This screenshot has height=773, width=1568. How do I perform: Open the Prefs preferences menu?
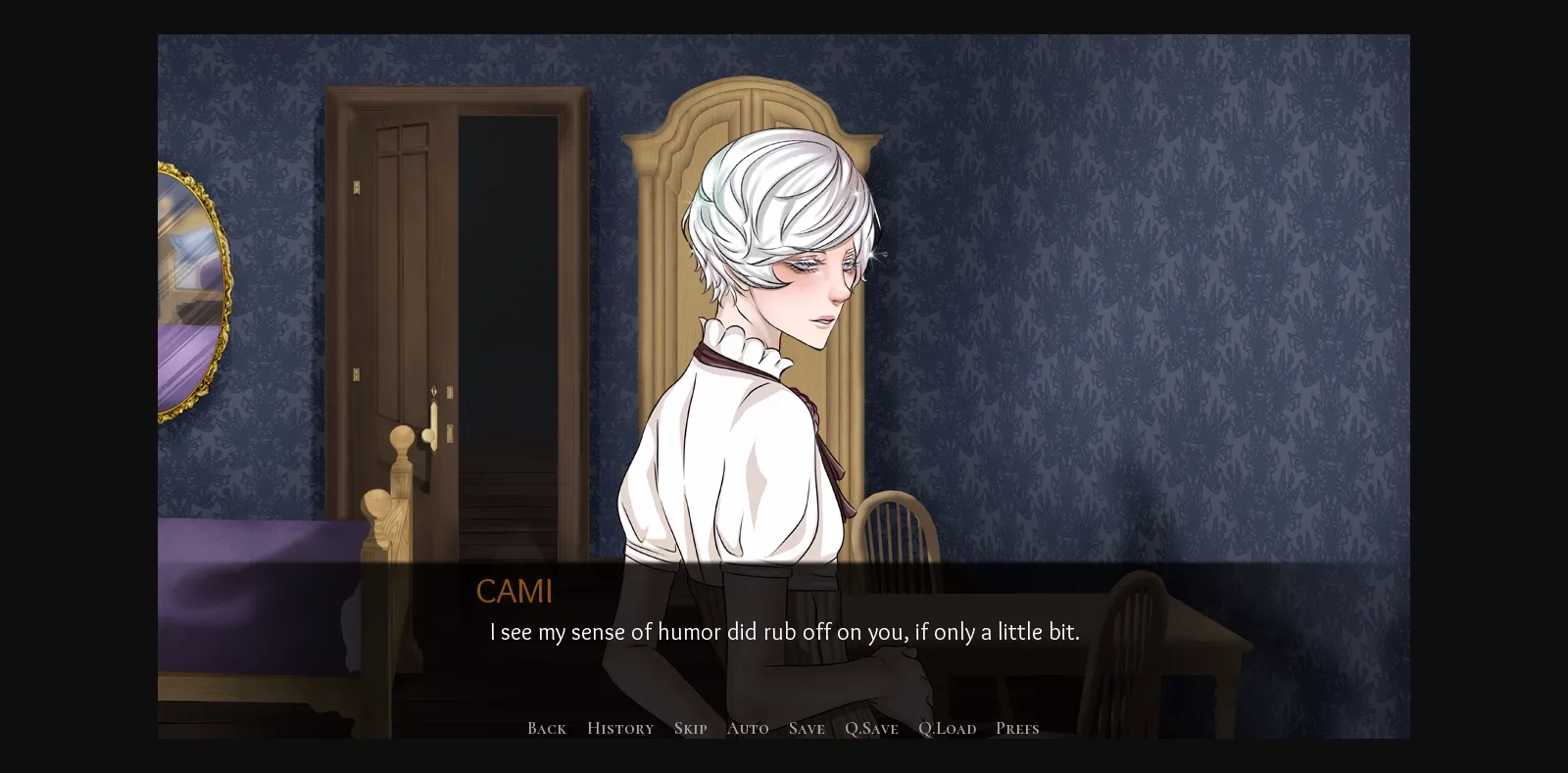(x=1017, y=728)
